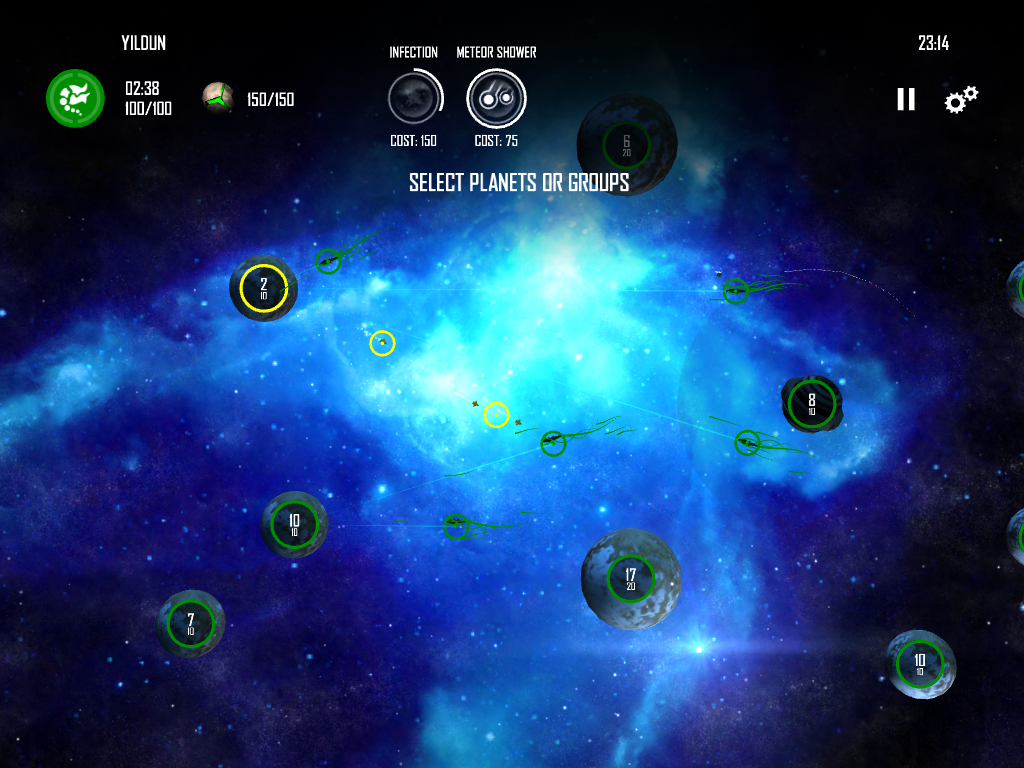Activate the Infection ability
This screenshot has width=1024, height=768.
click(x=414, y=98)
